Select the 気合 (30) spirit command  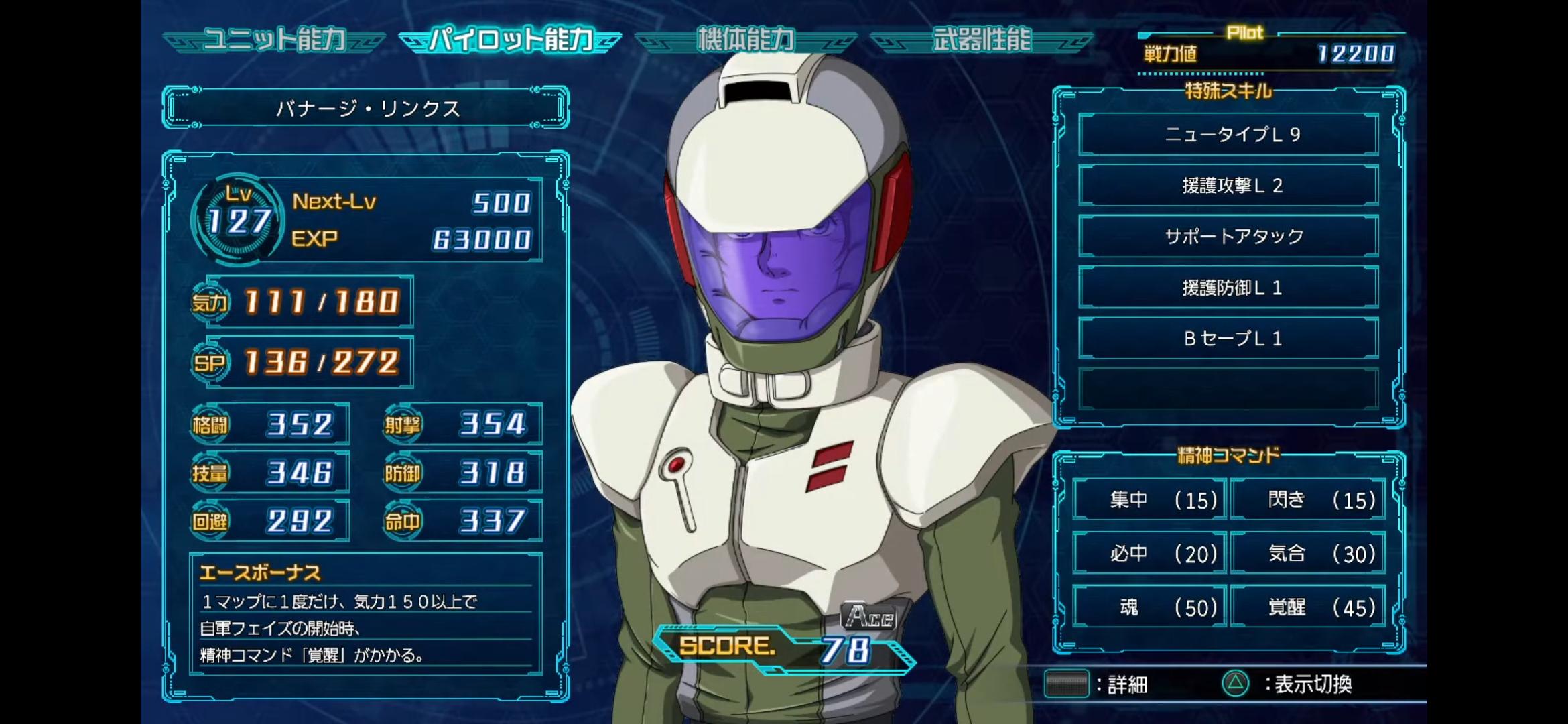click(x=1308, y=553)
